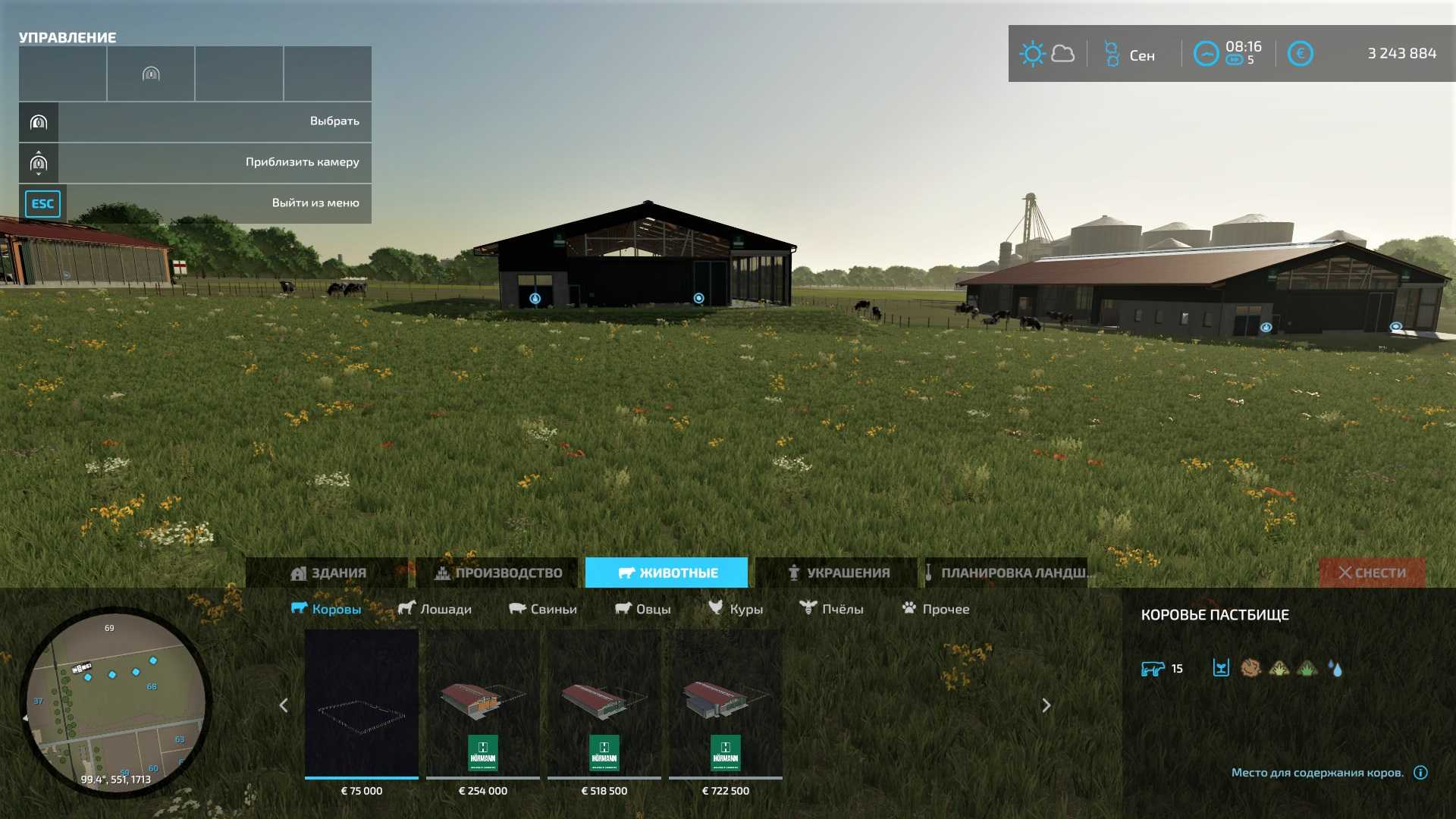Image resolution: width=1456 pixels, height=819 pixels.
Task: Switch to the Украшения tab
Action: coord(837,573)
